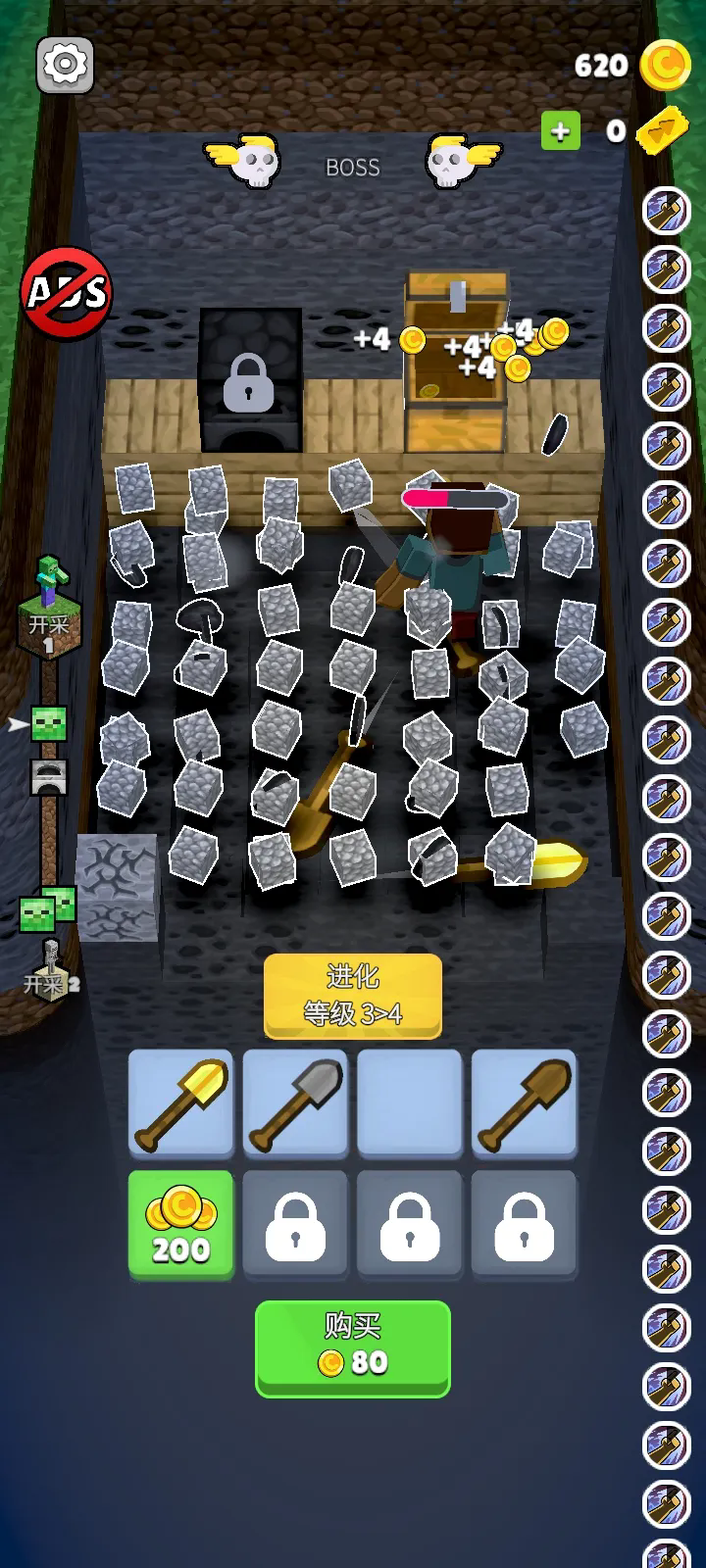Select the golden shovel slot
706x1568 pixels.
coord(181,1103)
